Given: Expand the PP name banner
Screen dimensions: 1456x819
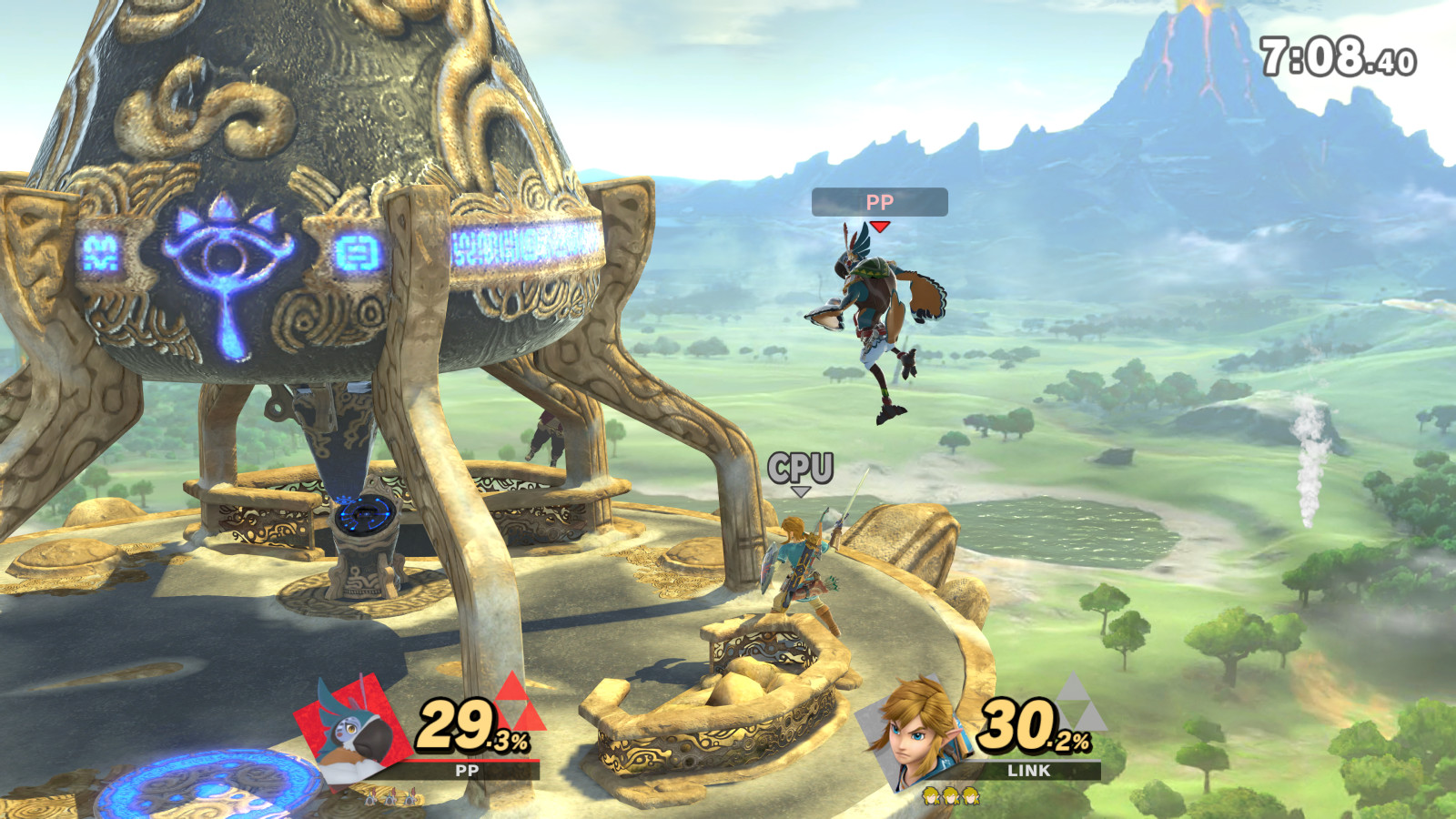Looking at the screenshot, I should coord(879,202).
